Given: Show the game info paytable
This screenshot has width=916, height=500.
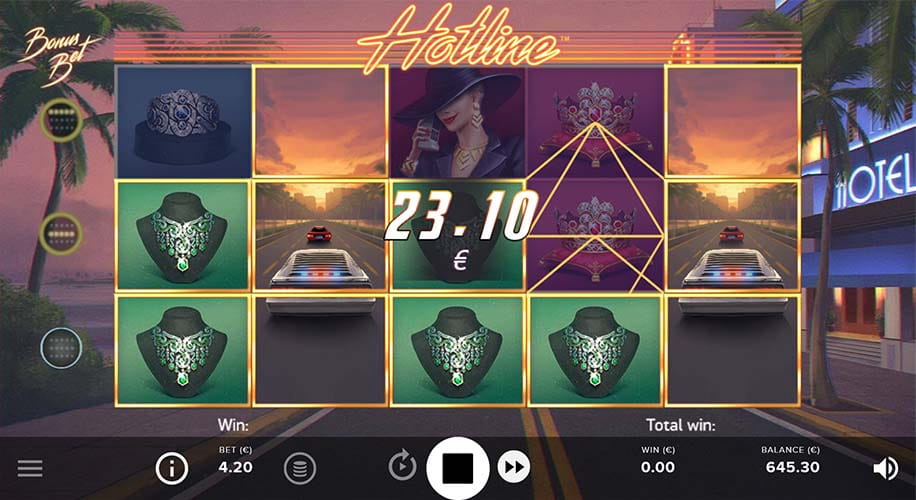Looking at the screenshot, I should pyautogui.click(x=172, y=467).
